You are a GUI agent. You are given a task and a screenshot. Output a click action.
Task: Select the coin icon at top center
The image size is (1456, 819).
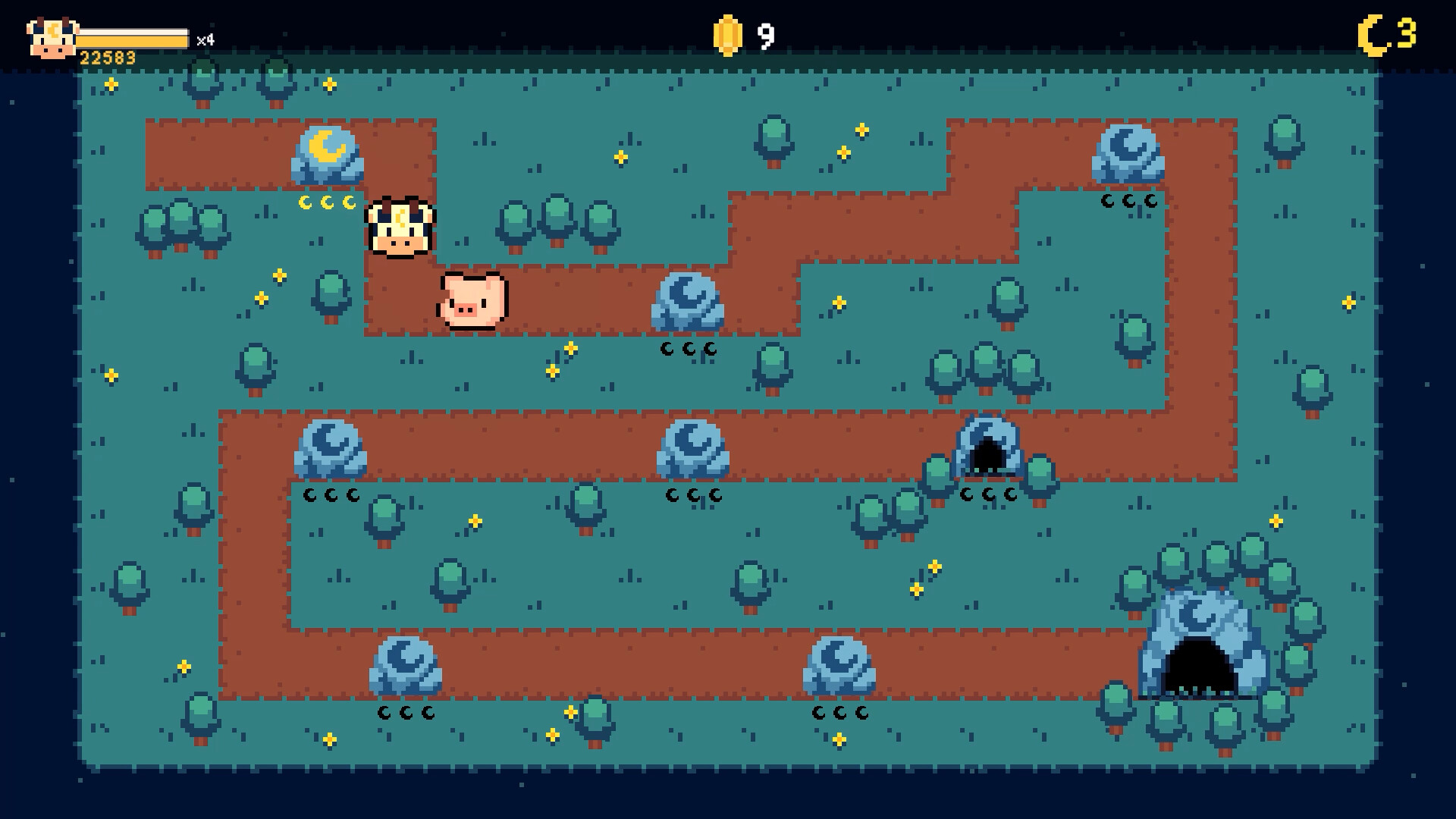[730, 35]
